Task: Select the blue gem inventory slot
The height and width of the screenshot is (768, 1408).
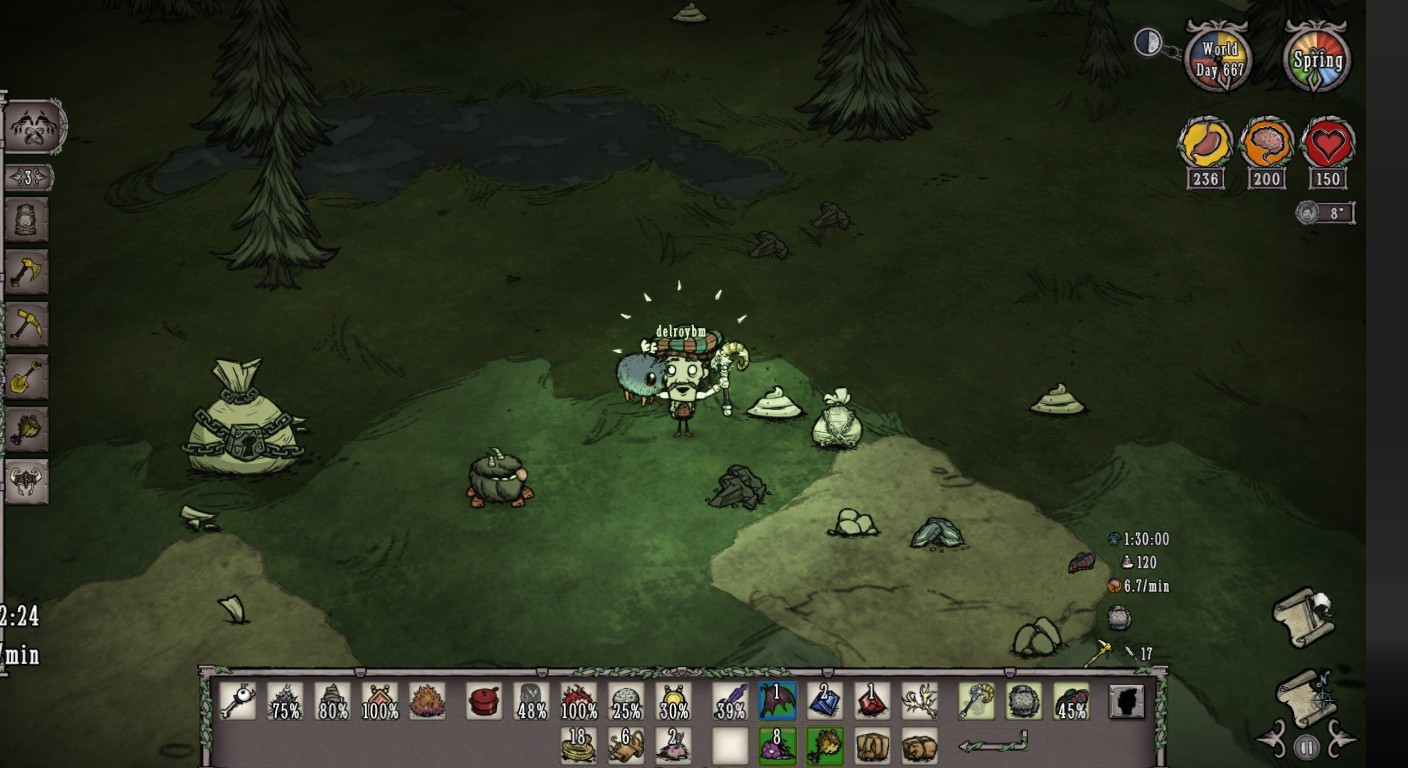Action: (825, 701)
